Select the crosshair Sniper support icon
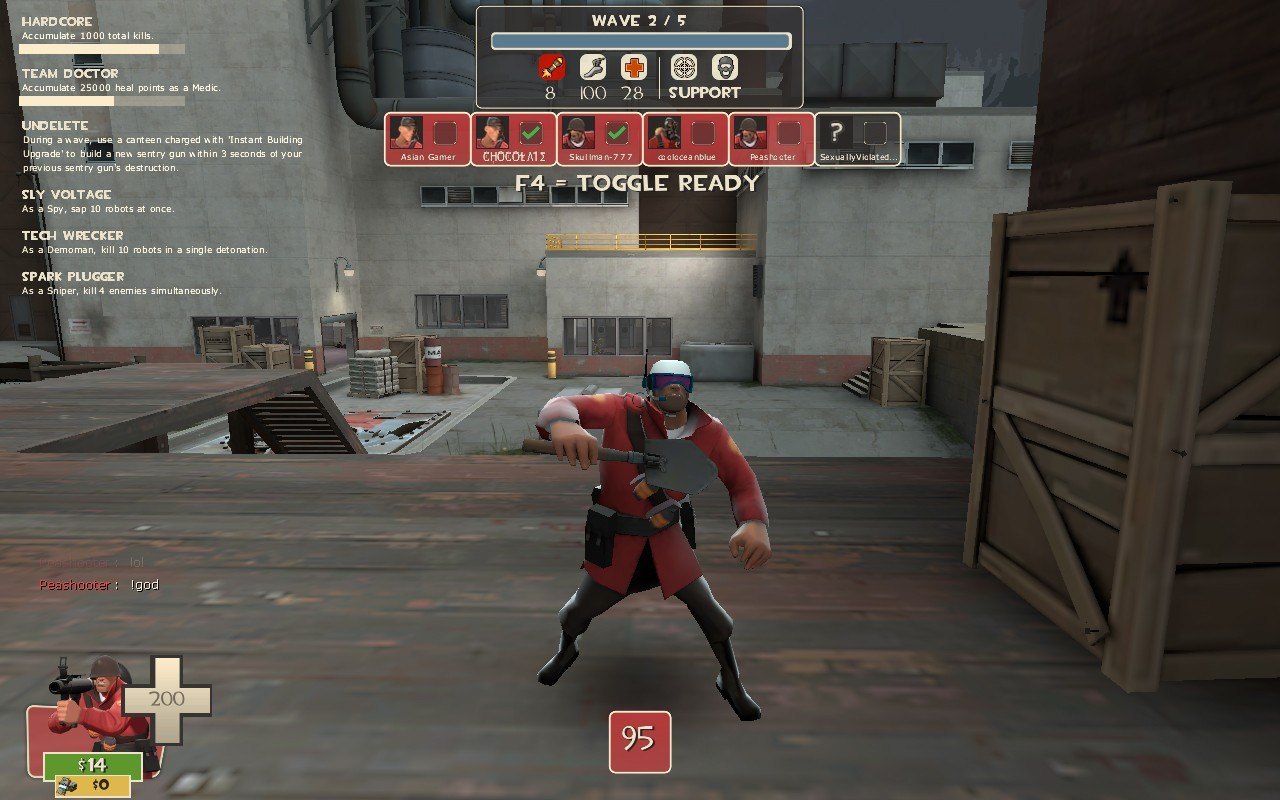Viewport: 1280px width, 800px height. point(684,67)
